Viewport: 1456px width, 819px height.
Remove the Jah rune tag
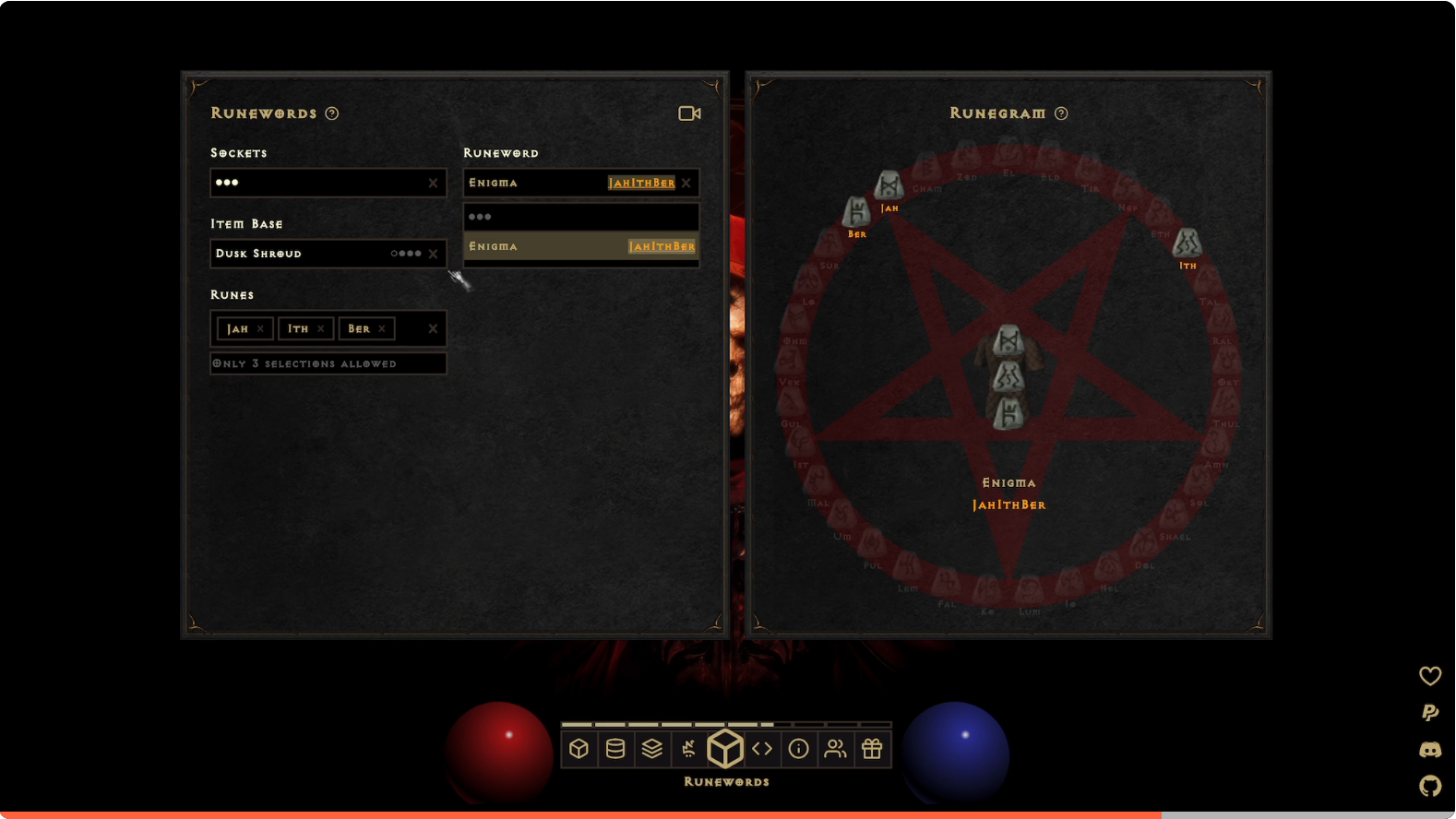click(x=260, y=329)
